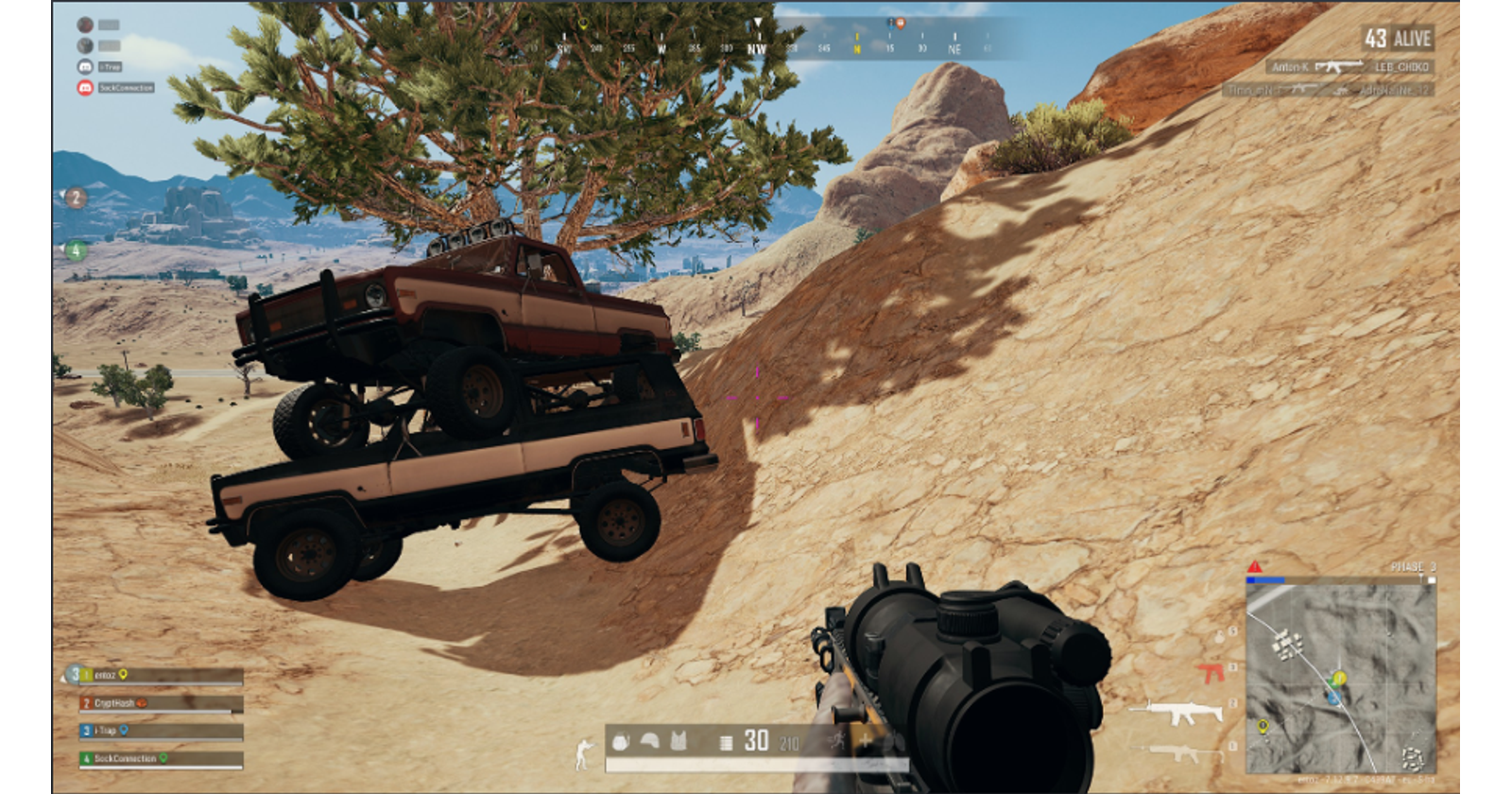This screenshot has height=794, width=1512.
Task: Click the compass bar's NW heading
Action: (757, 49)
